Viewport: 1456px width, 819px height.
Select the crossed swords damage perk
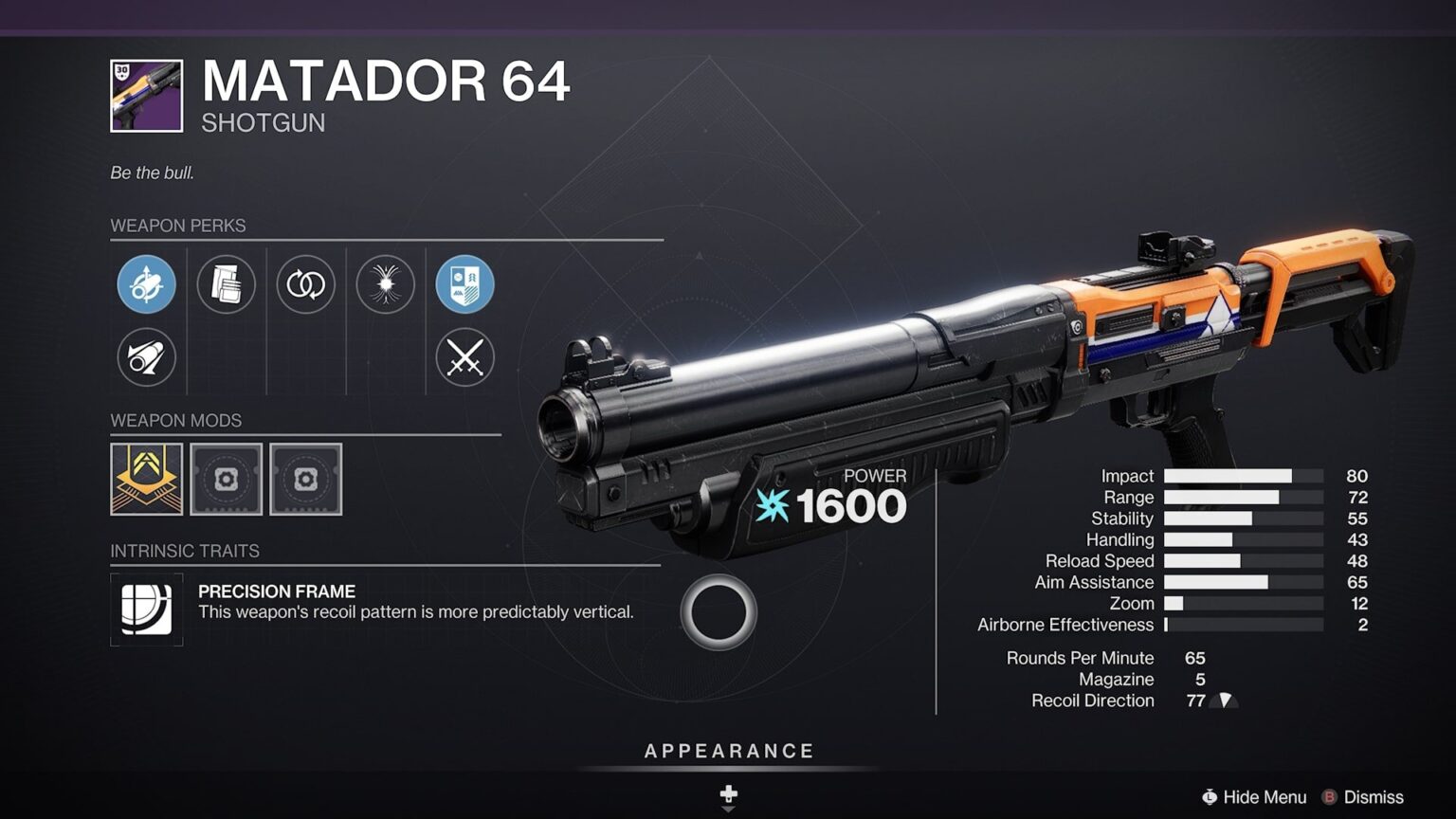pyautogui.click(x=464, y=357)
